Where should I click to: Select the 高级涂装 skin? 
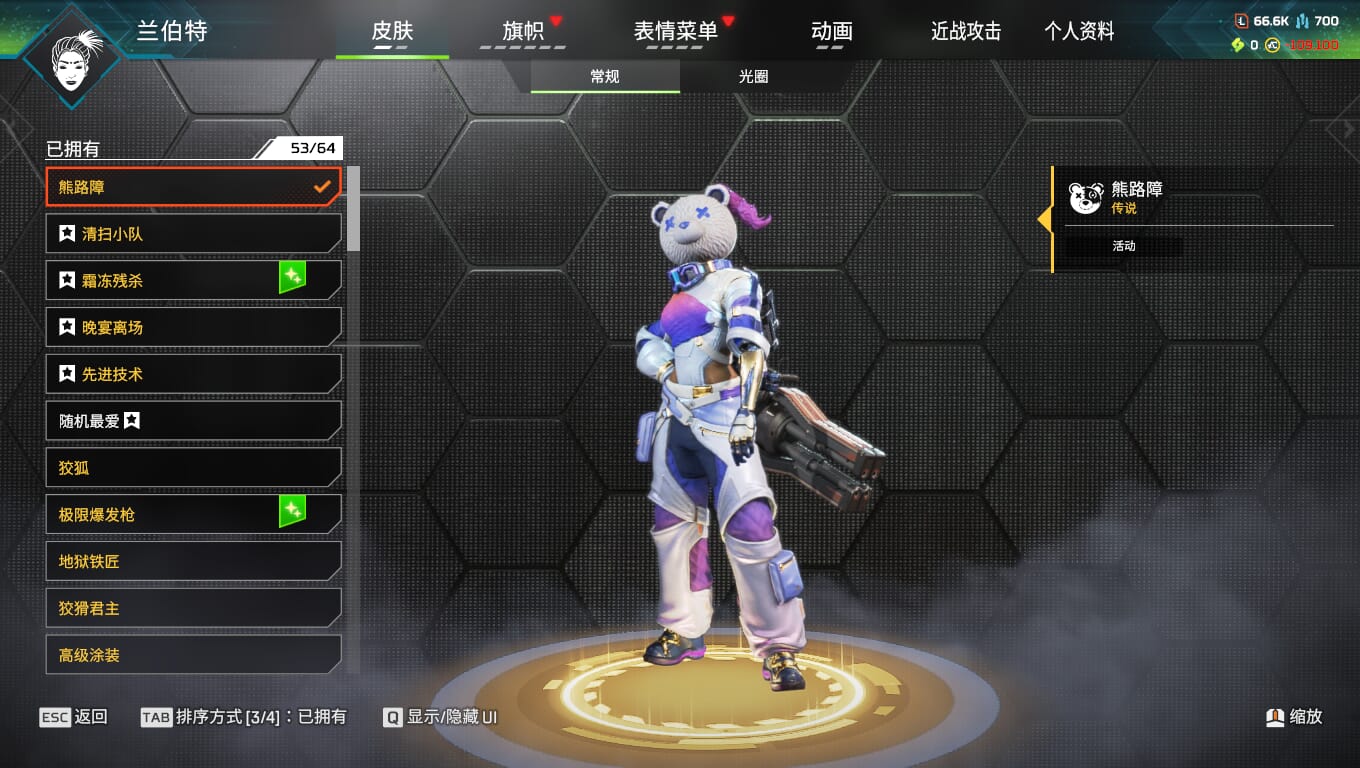coord(193,655)
